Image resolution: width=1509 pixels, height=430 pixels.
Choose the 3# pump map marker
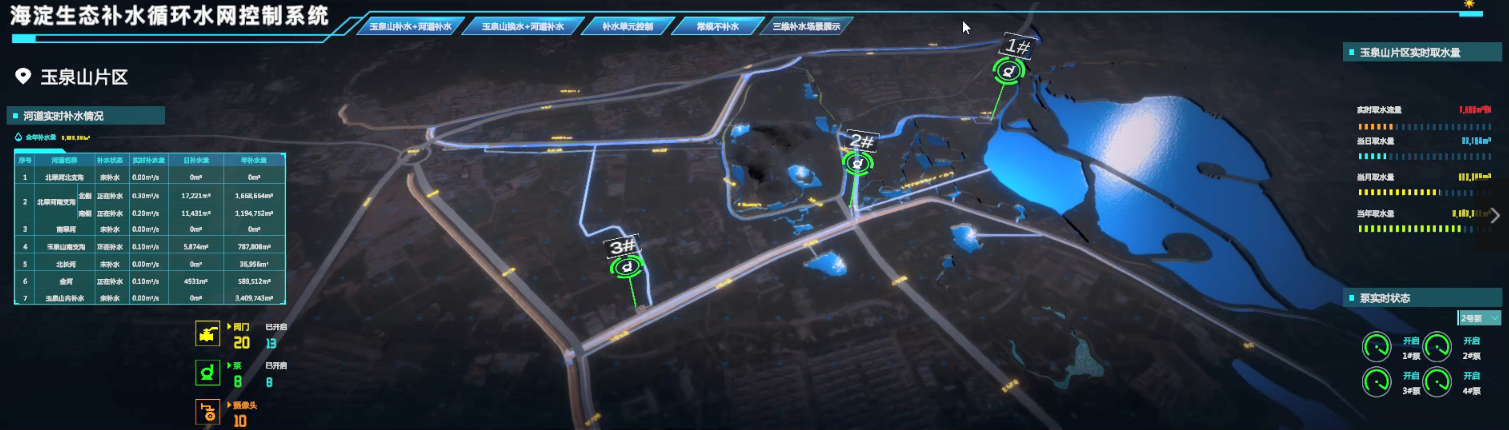(627, 267)
